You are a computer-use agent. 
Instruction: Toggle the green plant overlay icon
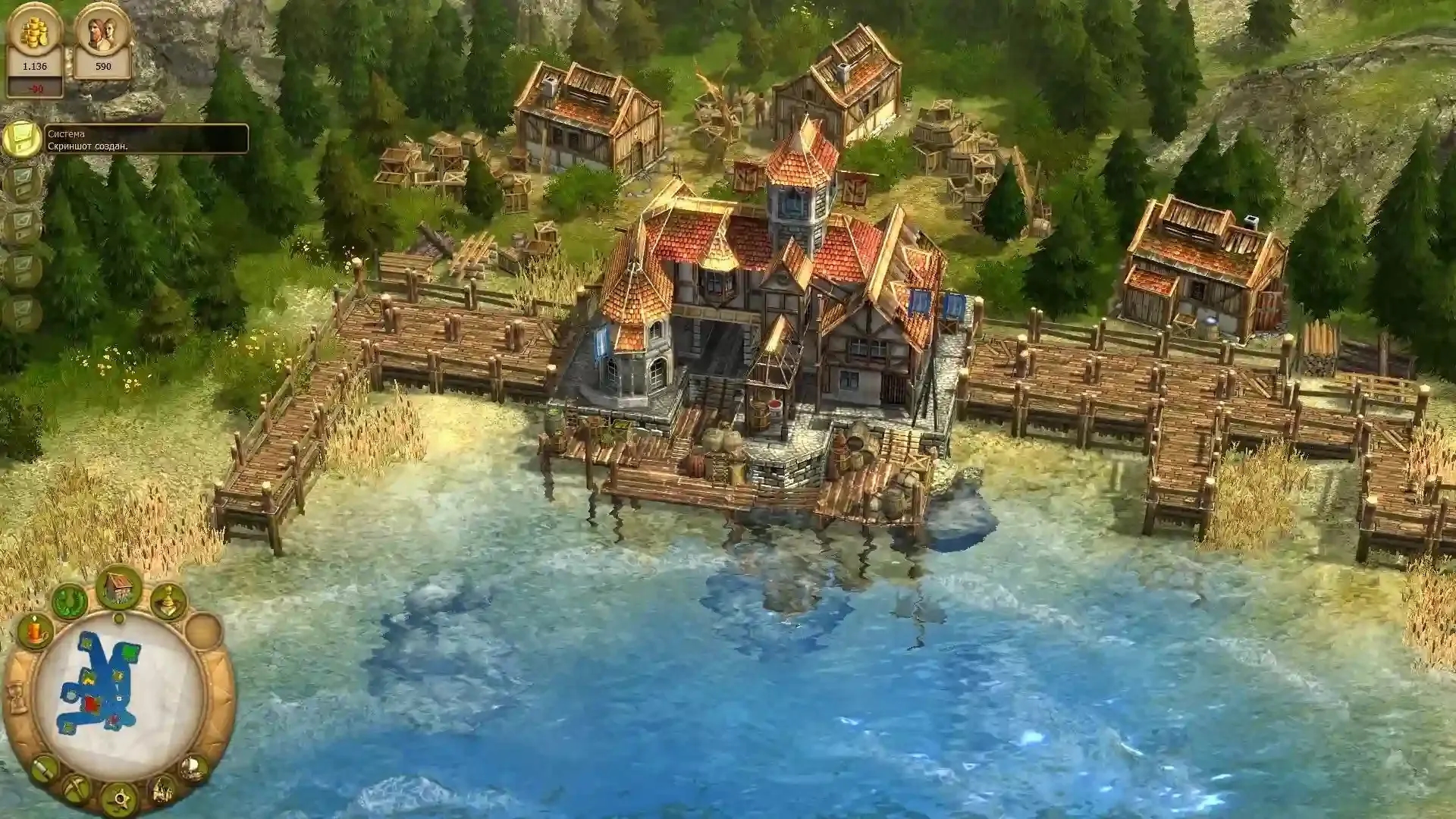tap(70, 601)
